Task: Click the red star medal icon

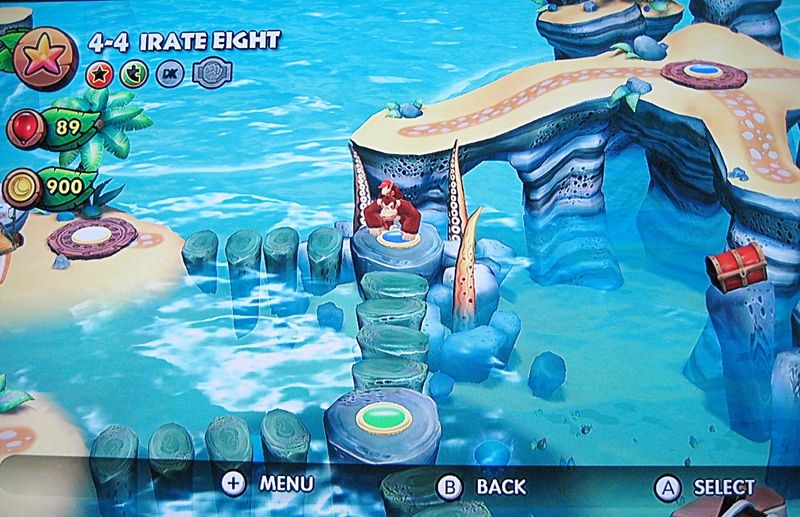Action: coord(99,73)
